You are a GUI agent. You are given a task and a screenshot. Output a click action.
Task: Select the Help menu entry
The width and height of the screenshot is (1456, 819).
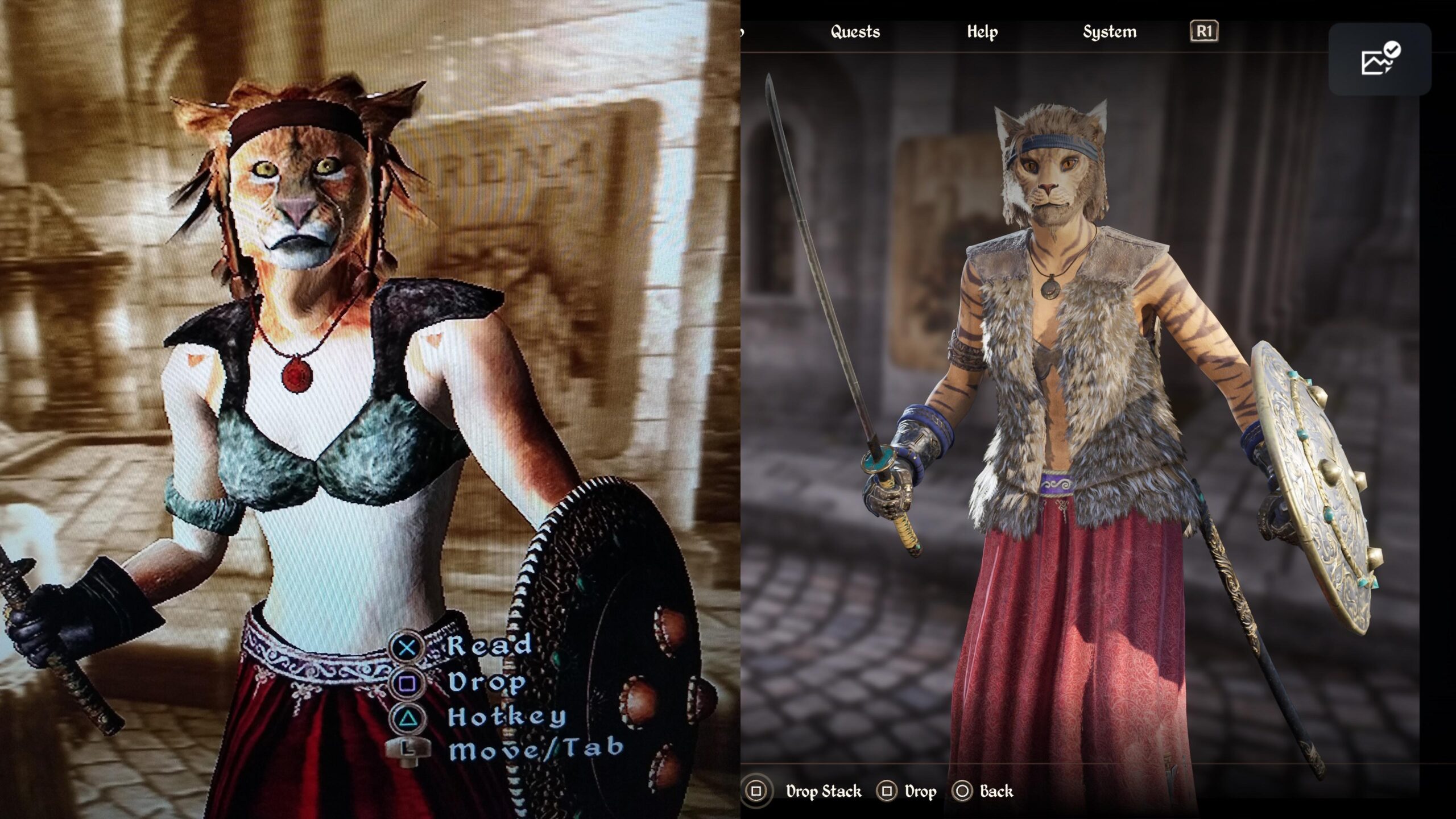pos(982,32)
